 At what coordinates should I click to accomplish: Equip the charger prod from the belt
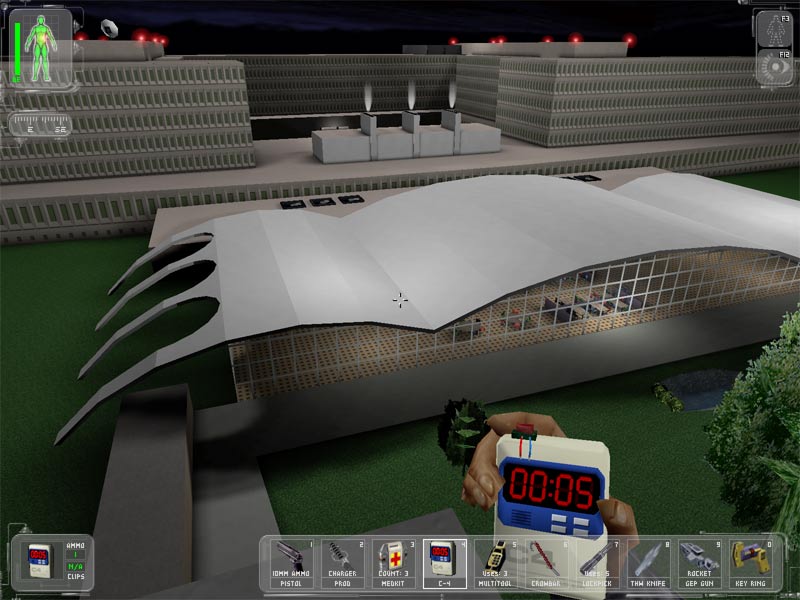coord(343,563)
